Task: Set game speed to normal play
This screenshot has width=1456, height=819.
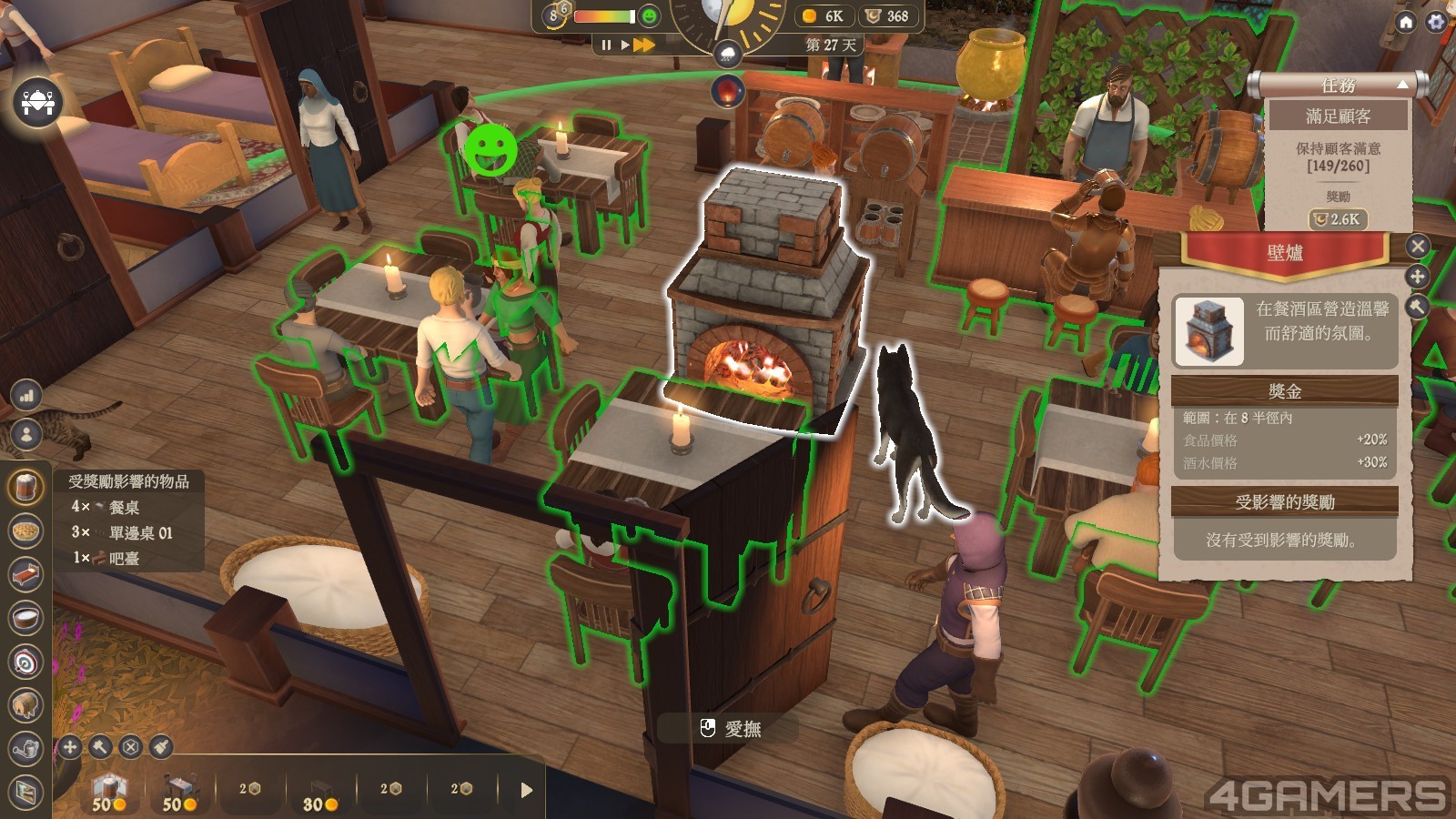Action: point(625,45)
